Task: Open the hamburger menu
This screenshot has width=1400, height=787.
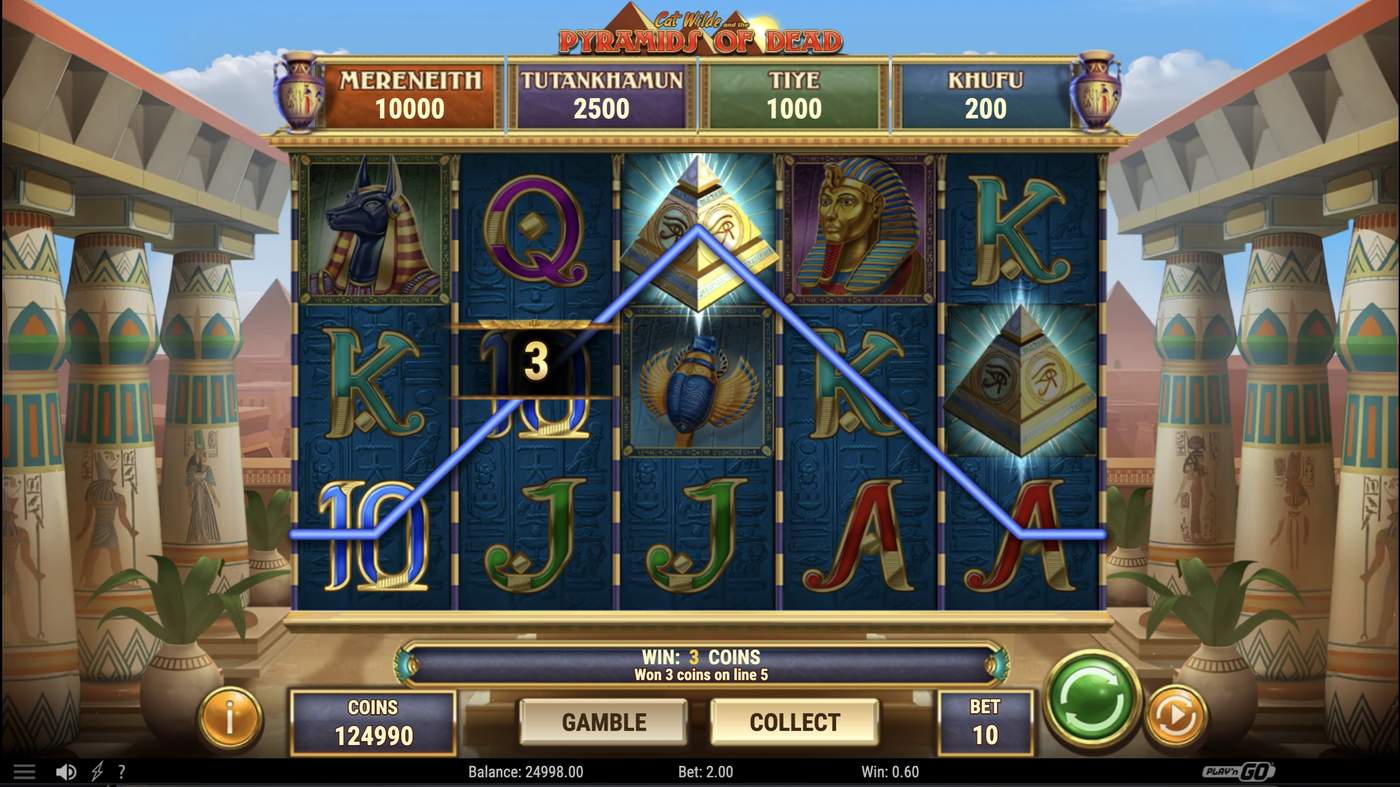Action: pos(22,770)
